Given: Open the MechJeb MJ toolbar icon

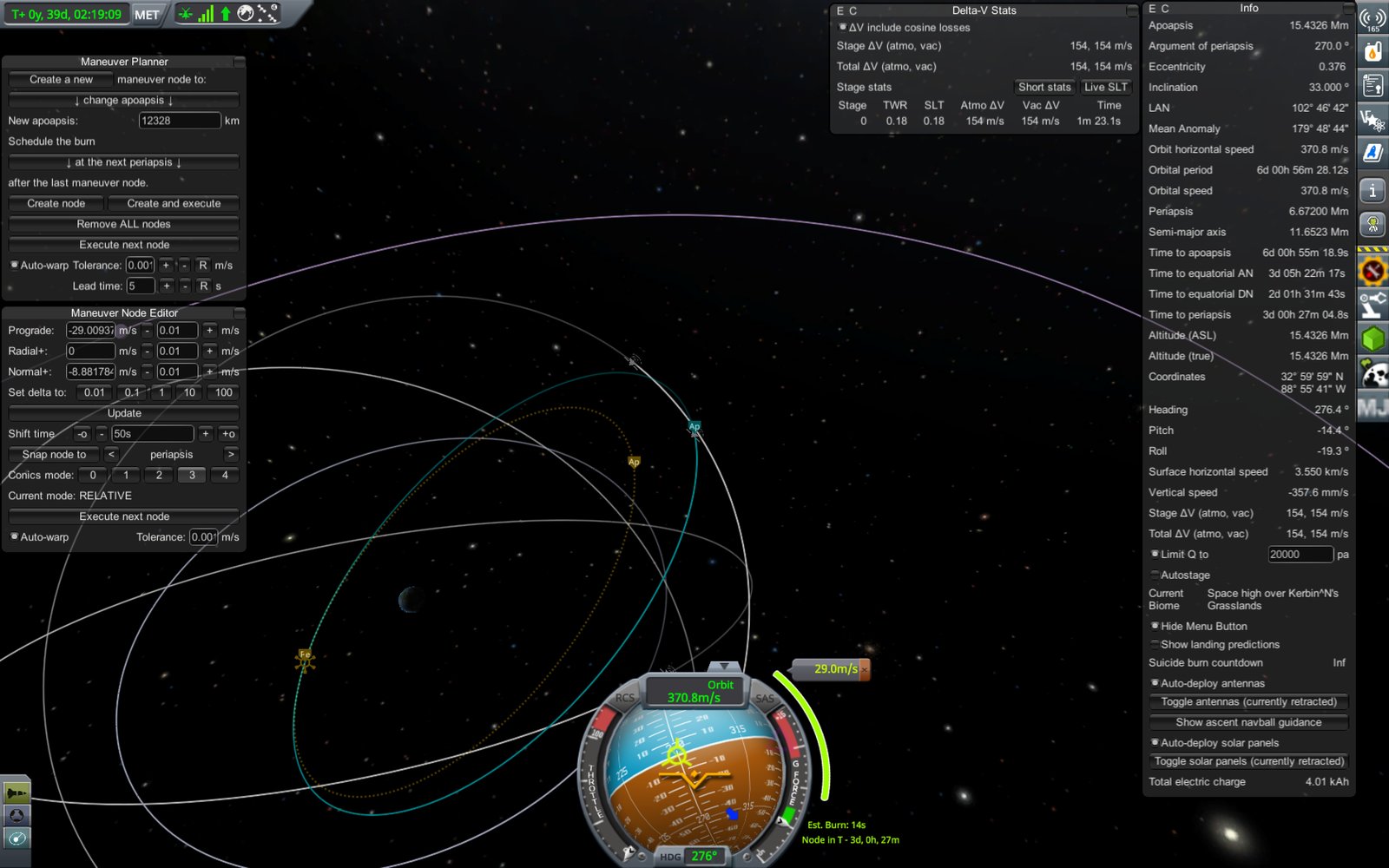Looking at the screenshot, I should click(x=1373, y=407).
